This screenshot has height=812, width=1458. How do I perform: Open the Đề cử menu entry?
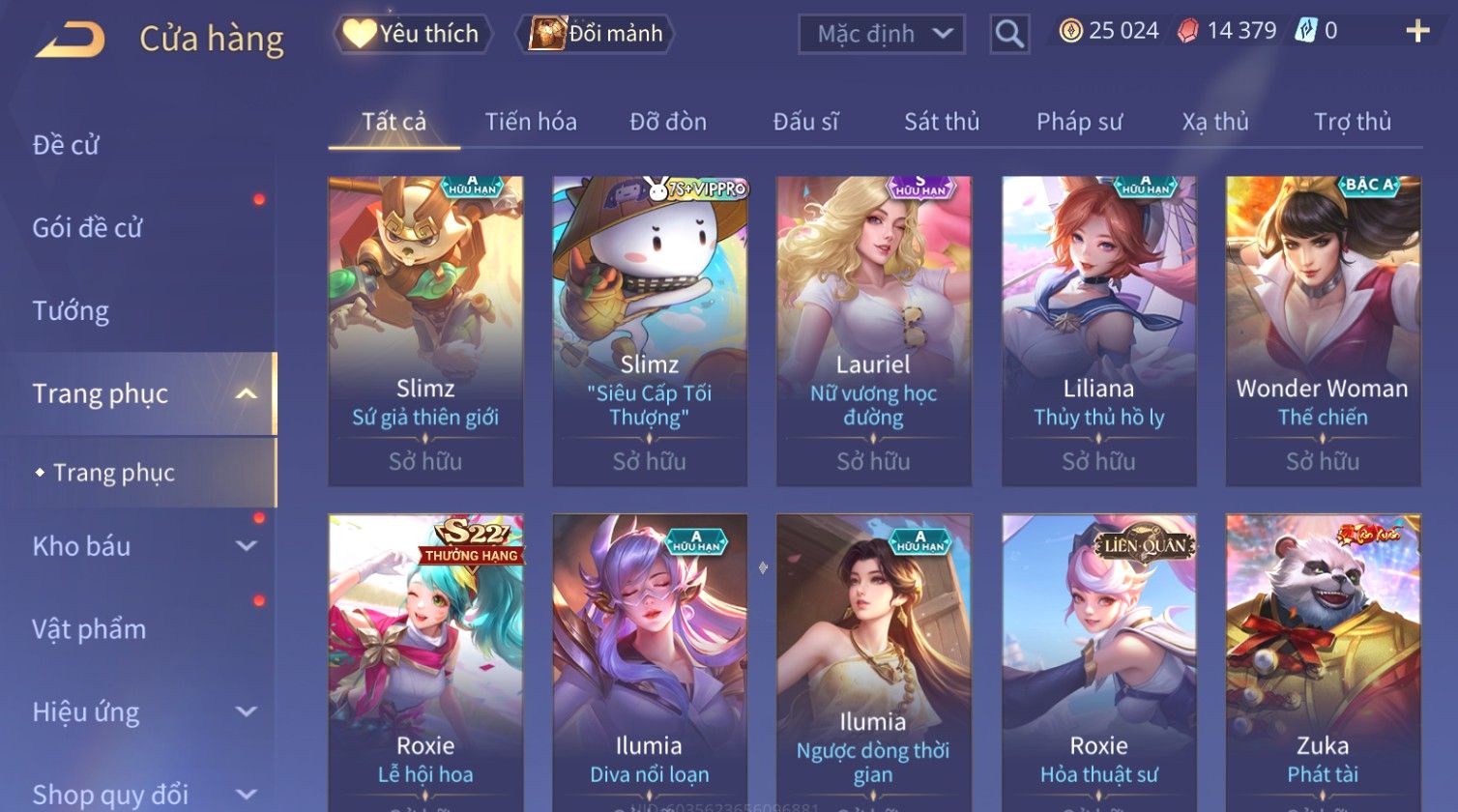(66, 145)
